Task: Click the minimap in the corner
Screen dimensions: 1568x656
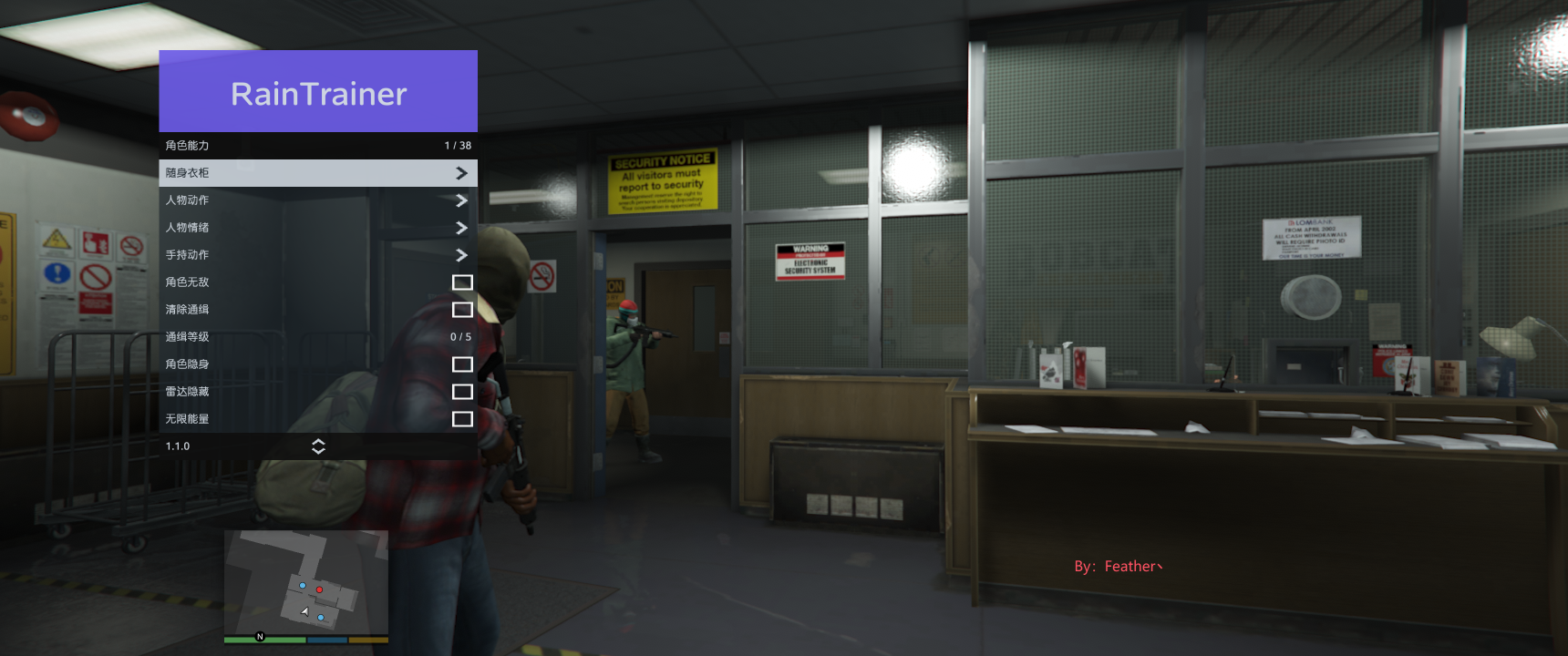Action: pyautogui.click(x=306, y=583)
